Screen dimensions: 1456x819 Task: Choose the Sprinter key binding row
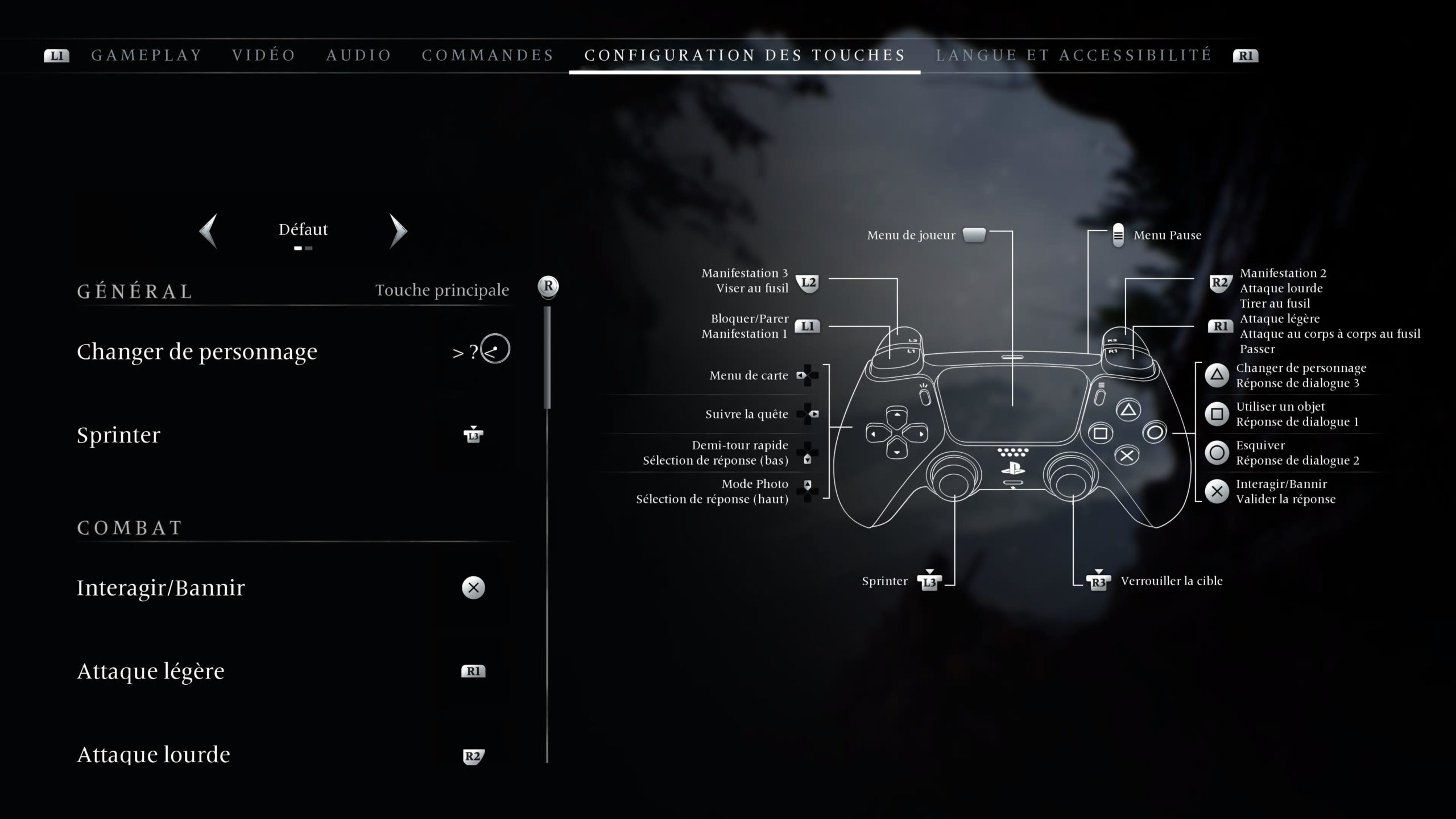click(293, 435)
